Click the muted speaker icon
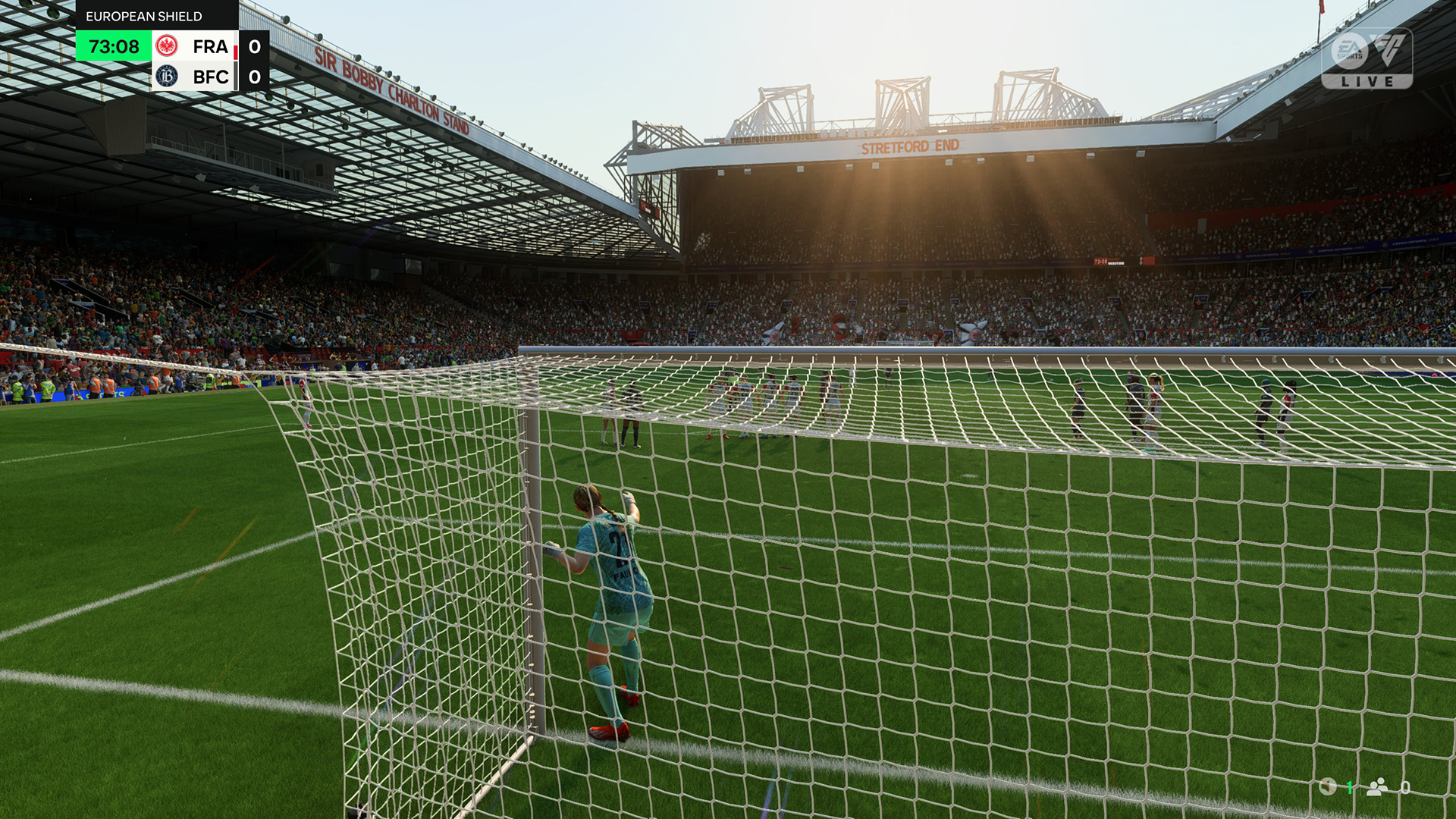This screenshot has width=1456, height=819. coord(1327,787)
